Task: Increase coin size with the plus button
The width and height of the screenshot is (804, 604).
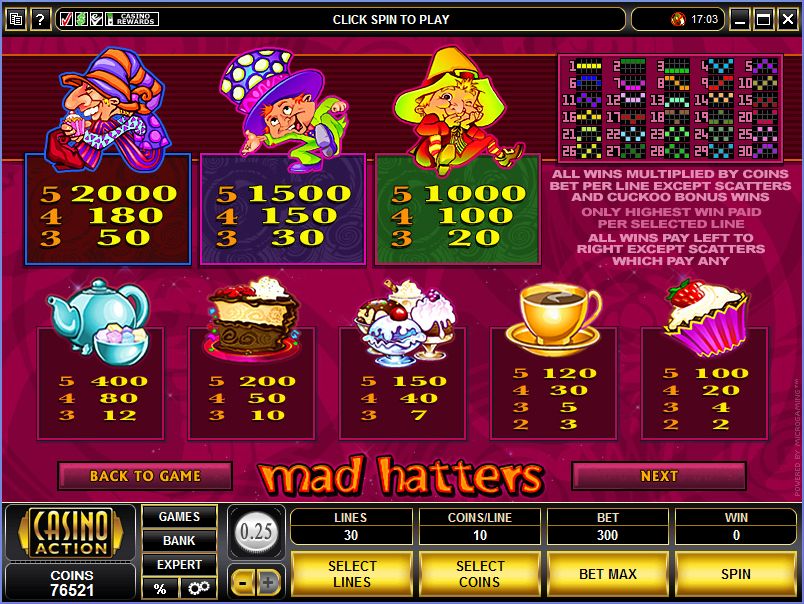Action: tap(269, 580)
